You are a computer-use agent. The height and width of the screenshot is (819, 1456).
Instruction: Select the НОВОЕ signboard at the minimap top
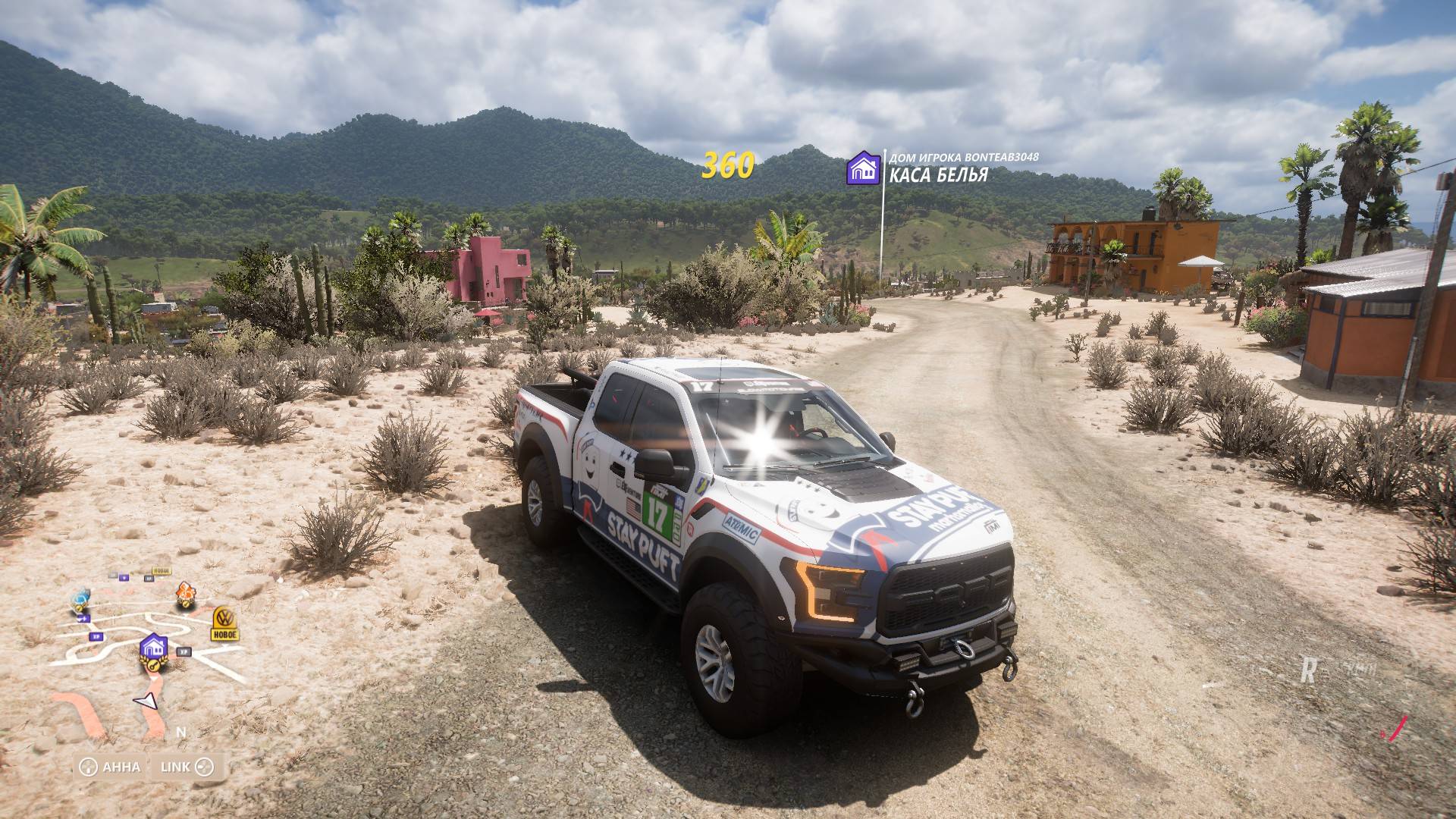pyautogui.click(x=162, y=571)
